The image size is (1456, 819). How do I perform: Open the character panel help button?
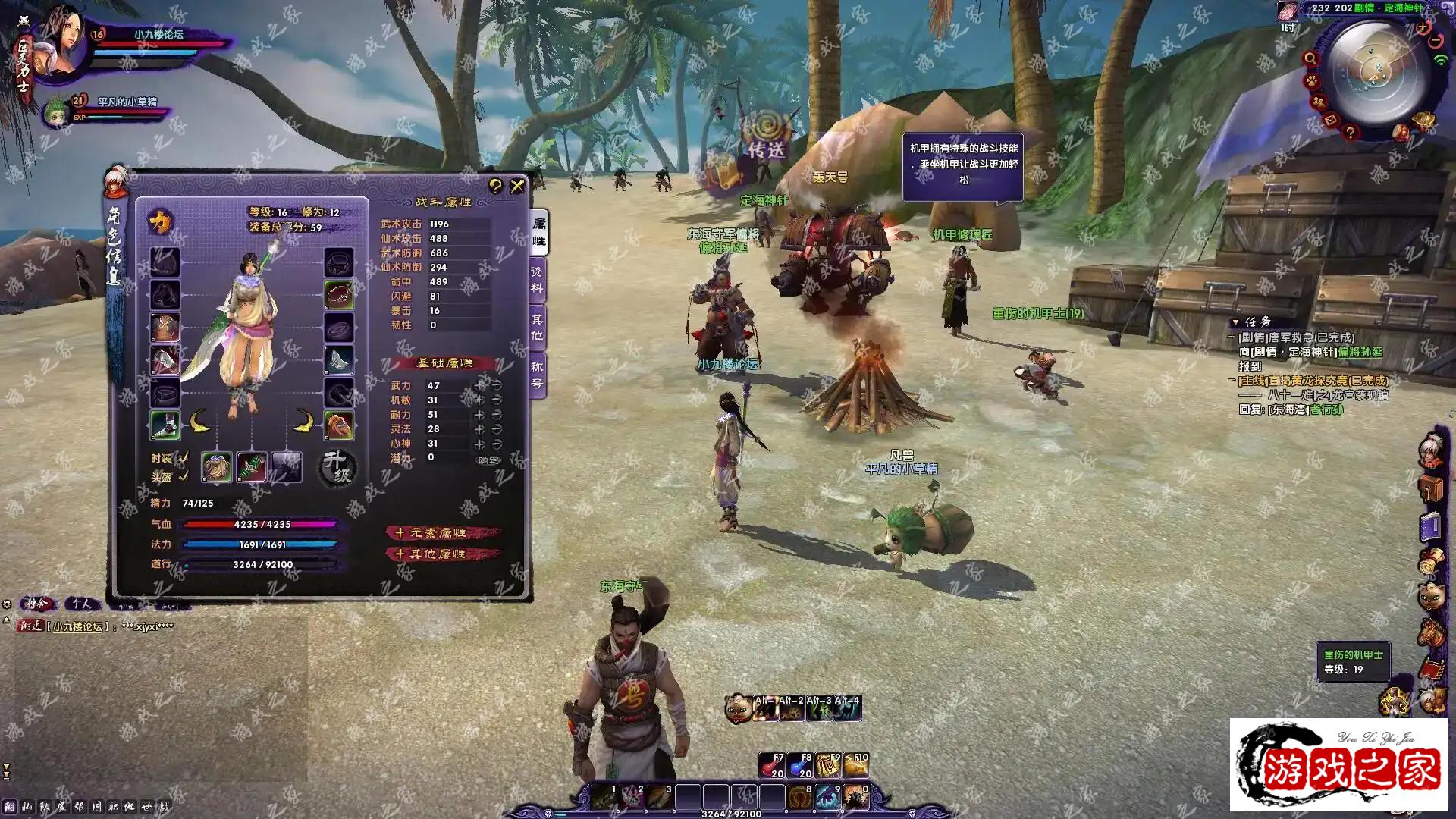tap(495, 186)
